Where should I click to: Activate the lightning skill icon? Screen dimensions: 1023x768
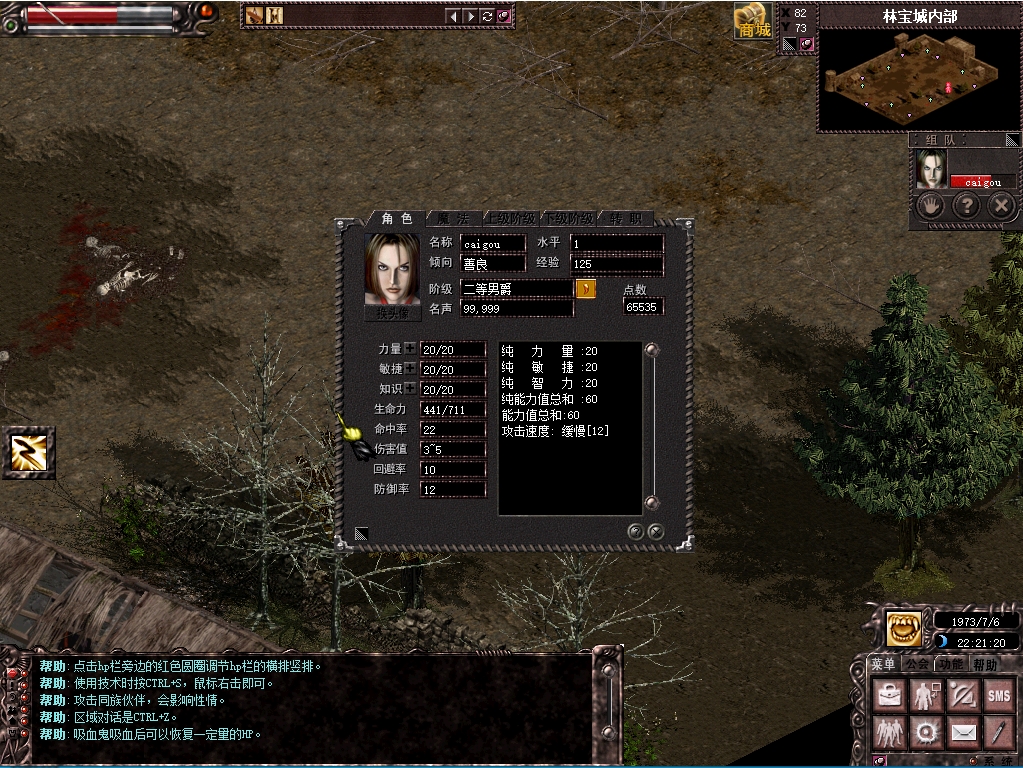(28, 453)
